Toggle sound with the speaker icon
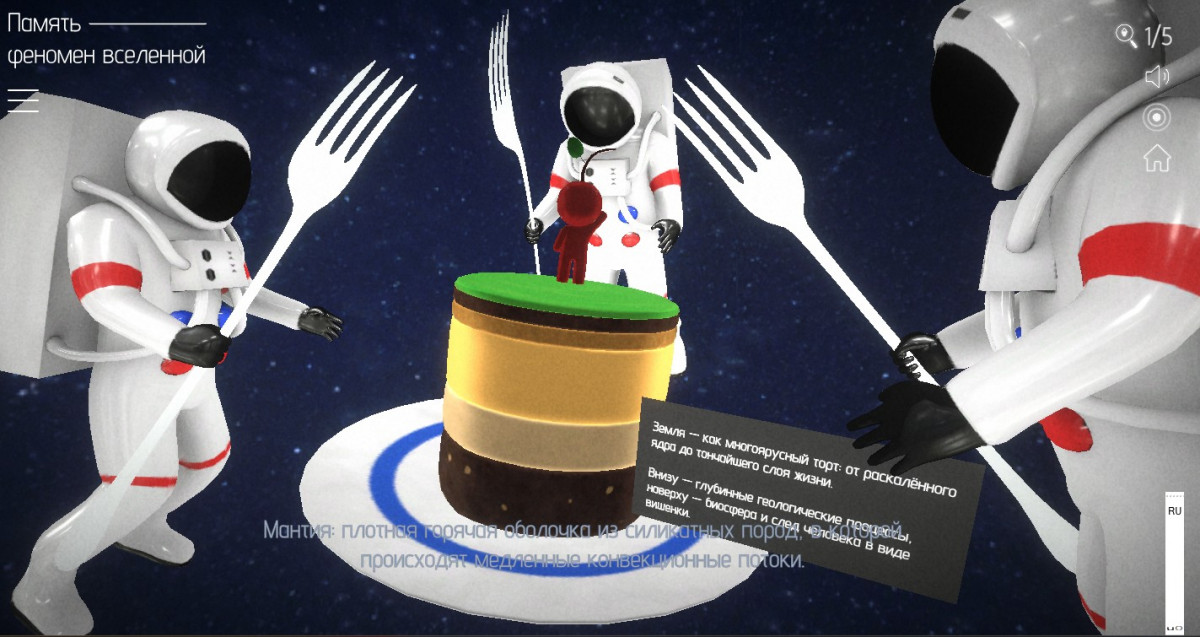This screenshot has width=1200, height=637. [1157, 77]
